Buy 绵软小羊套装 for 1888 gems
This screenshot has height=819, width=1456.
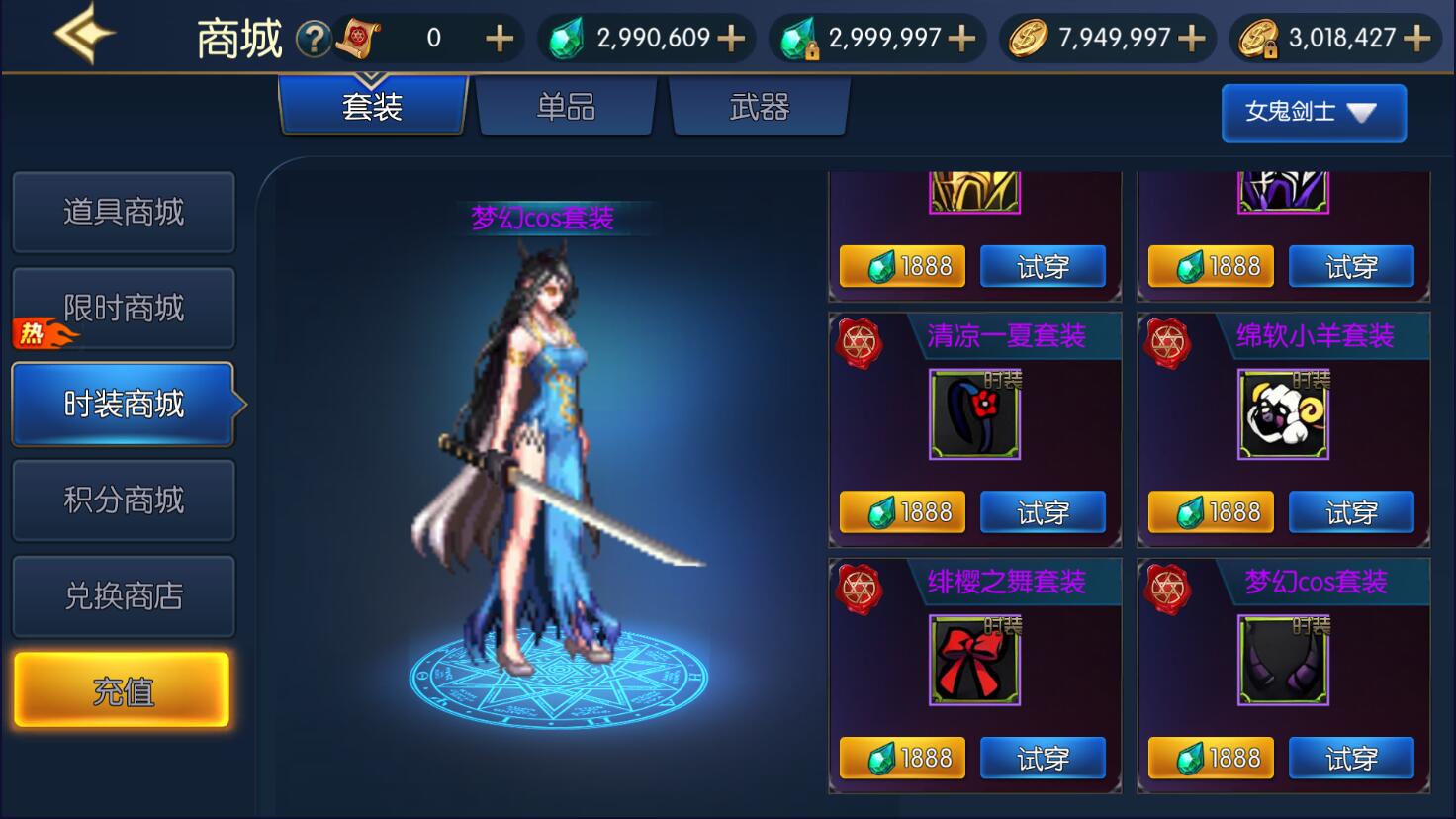(x=1211, y=512)
